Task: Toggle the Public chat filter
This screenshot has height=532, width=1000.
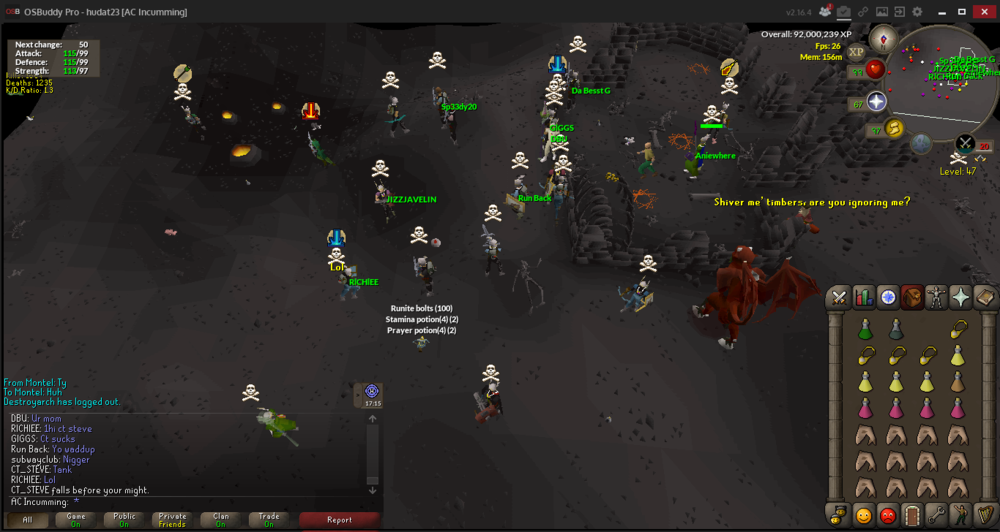Action: point(124,520)
